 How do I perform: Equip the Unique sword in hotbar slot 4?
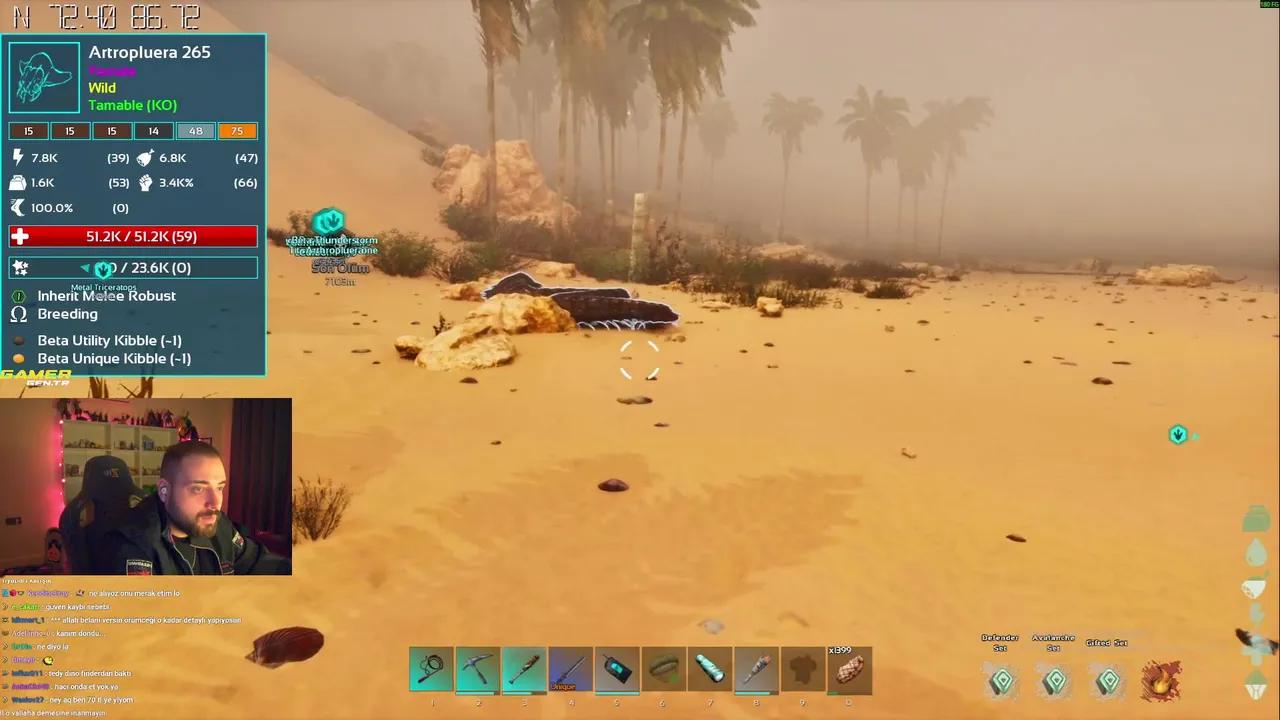[570, 670]
